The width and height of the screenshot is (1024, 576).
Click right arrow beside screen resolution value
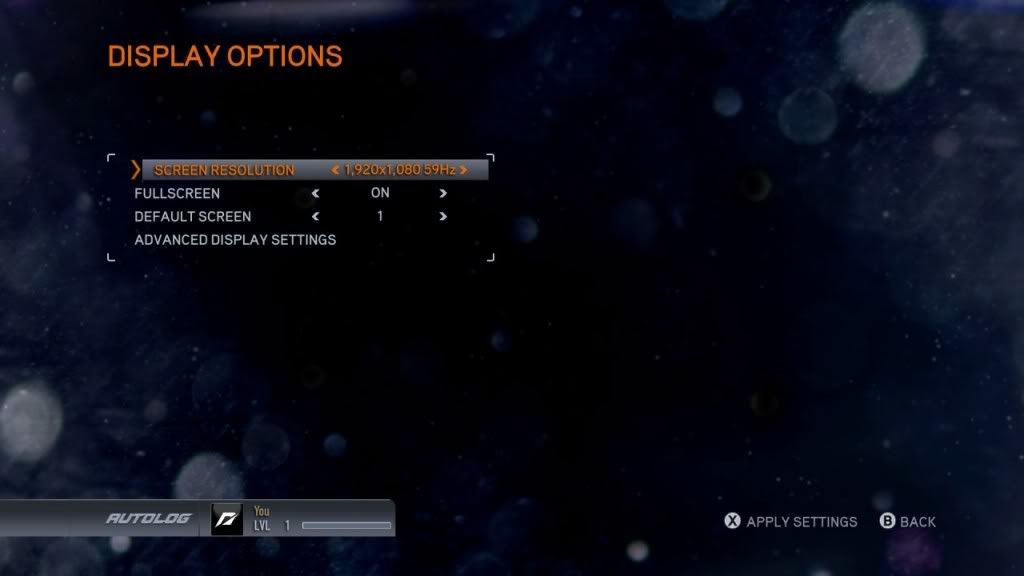(464, 170)
